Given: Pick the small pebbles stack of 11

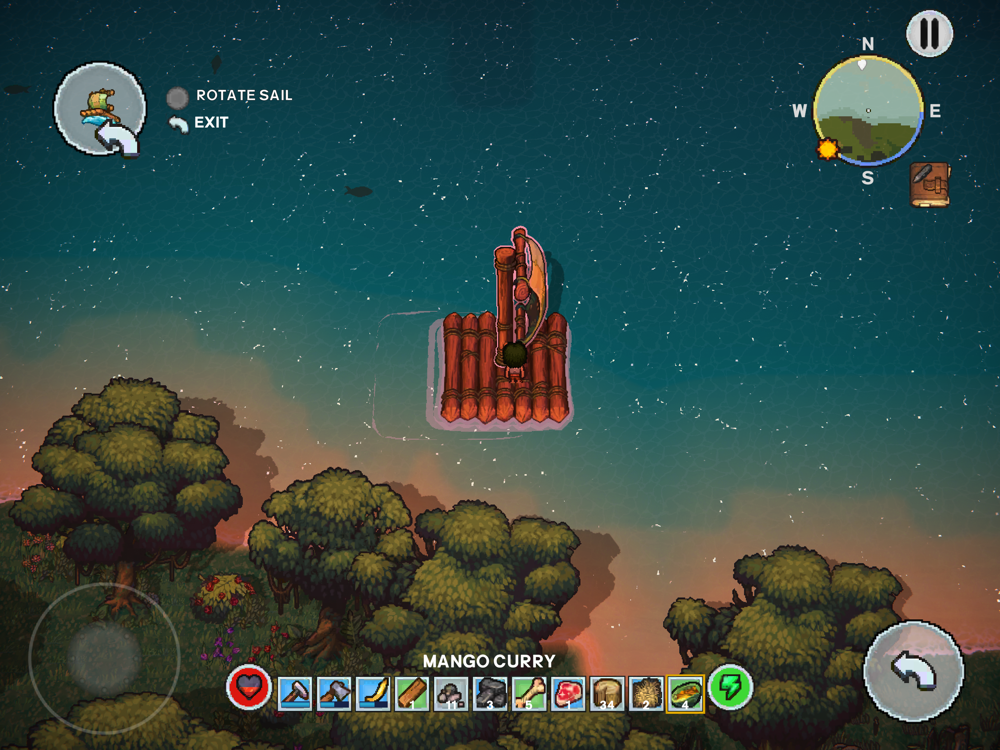Looking at the screenshot, I should pos(451,693).
